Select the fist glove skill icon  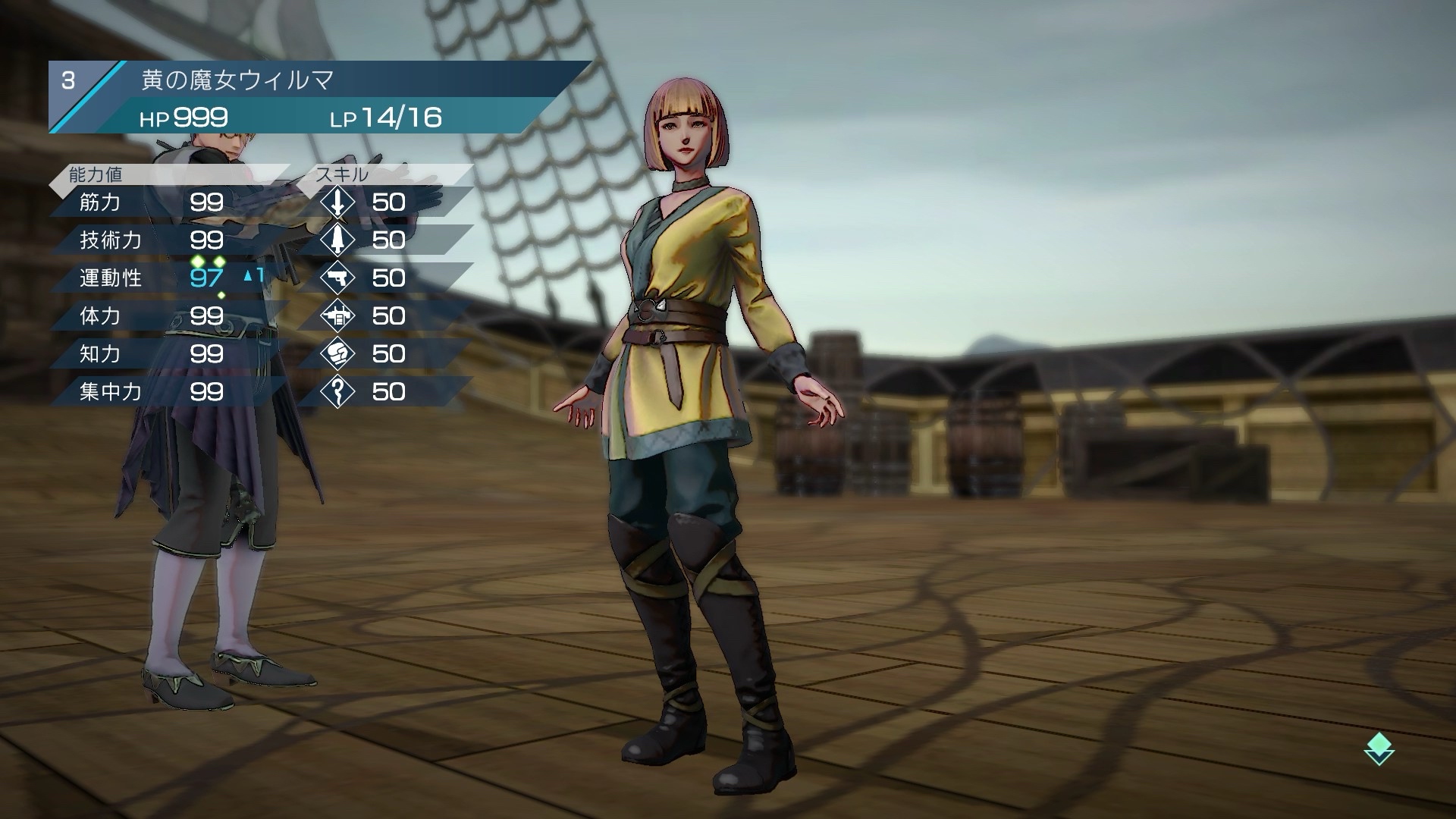pyautogui.click(x=337, y=354)
